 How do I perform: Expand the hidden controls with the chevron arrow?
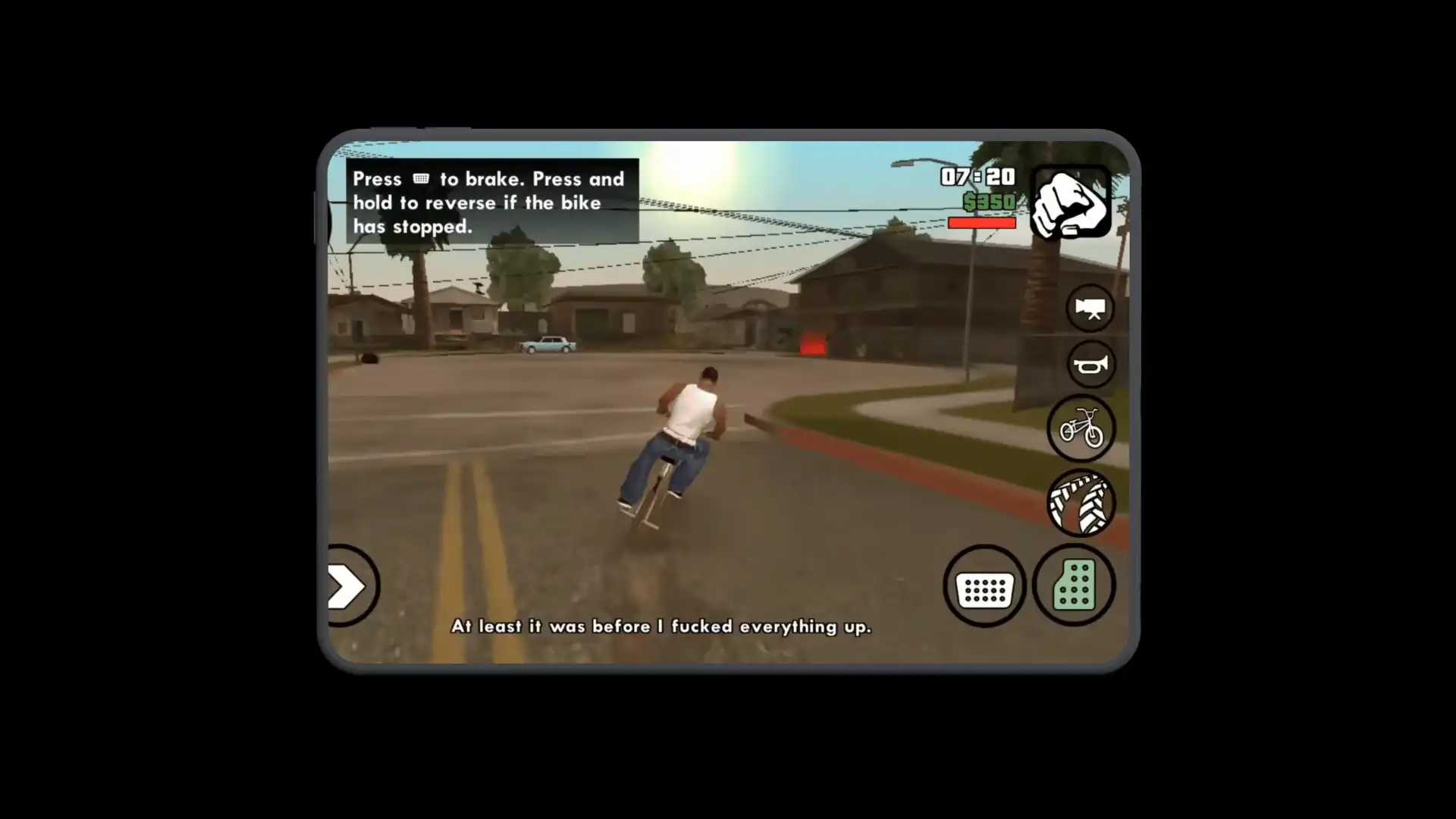tap(349, 585)
